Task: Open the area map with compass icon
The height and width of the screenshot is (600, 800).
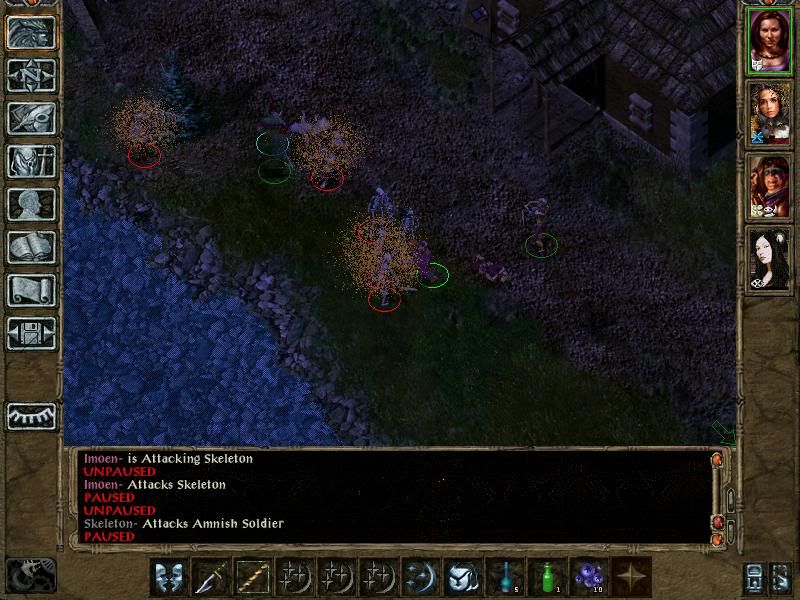Action: (31, 75)
